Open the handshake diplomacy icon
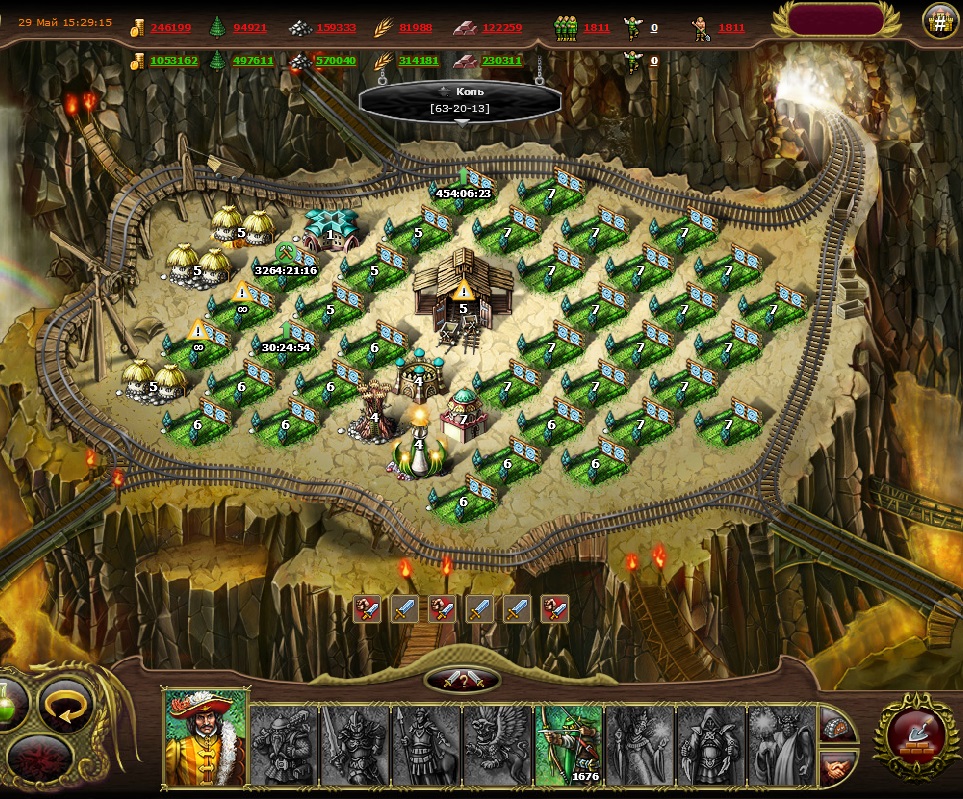 pos(839,767)
